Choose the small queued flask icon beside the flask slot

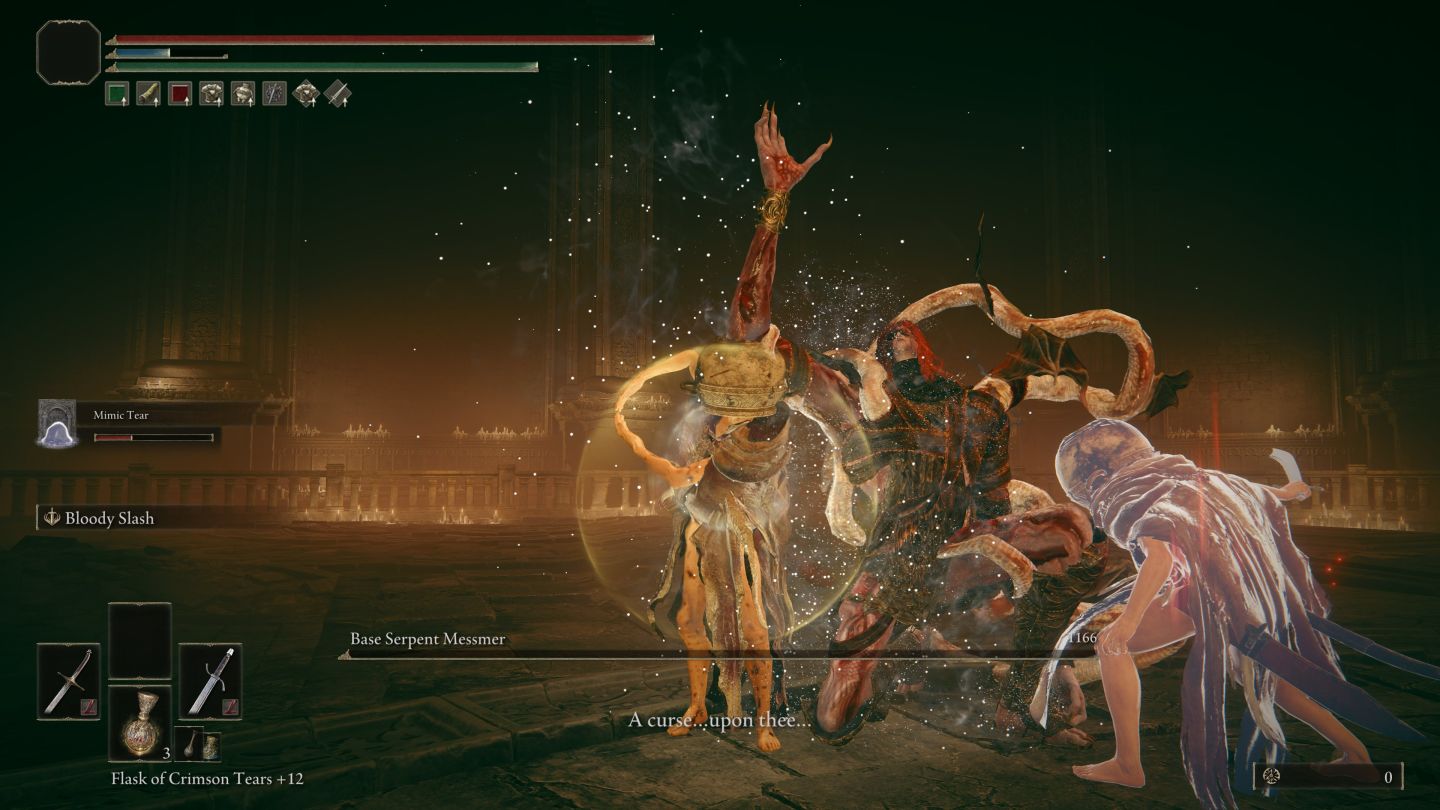click(189, 744)
